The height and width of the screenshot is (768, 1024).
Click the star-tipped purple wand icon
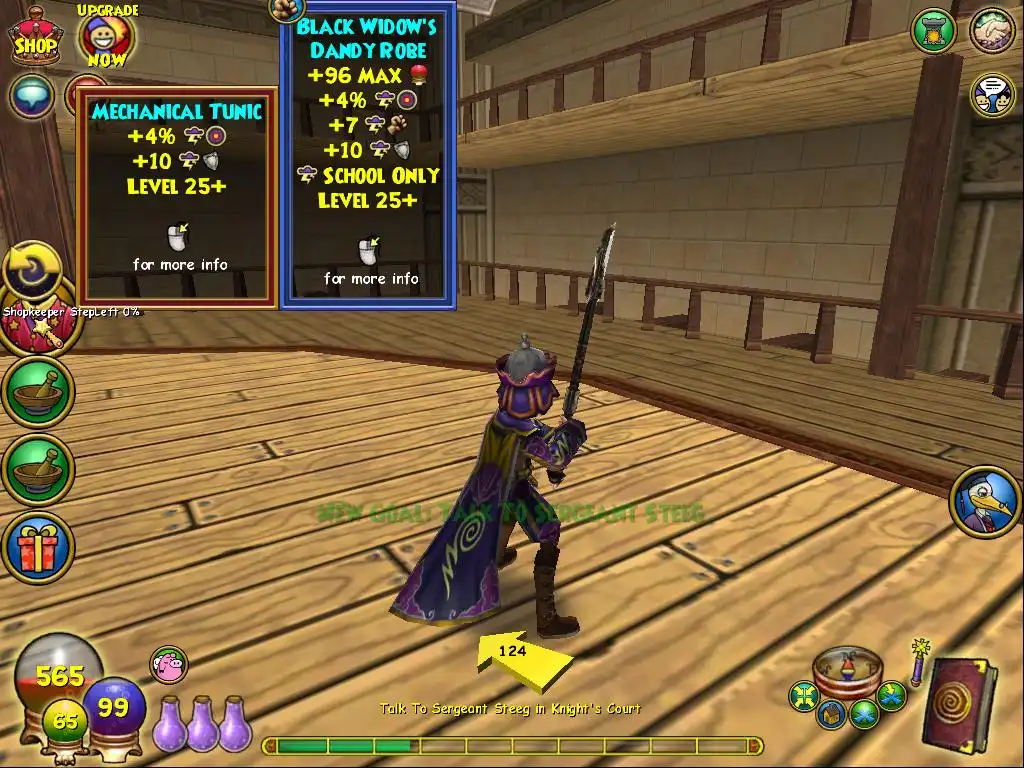pos(918,663)
